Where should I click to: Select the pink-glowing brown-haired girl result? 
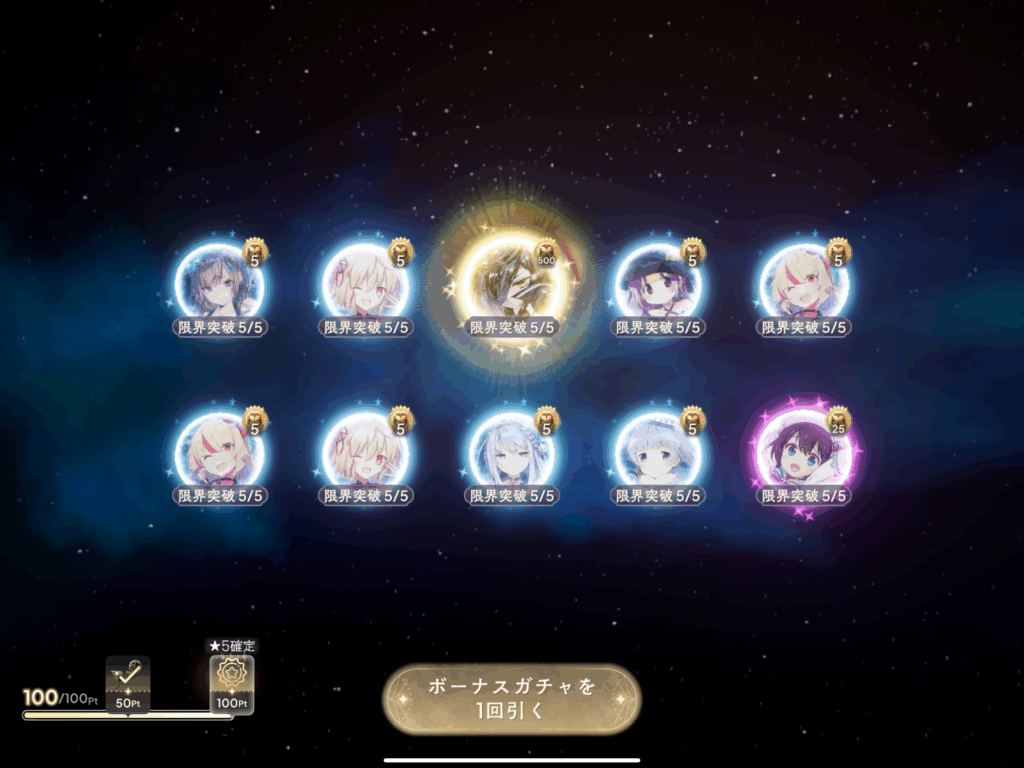pyautogui.click(x=804, y=455)
